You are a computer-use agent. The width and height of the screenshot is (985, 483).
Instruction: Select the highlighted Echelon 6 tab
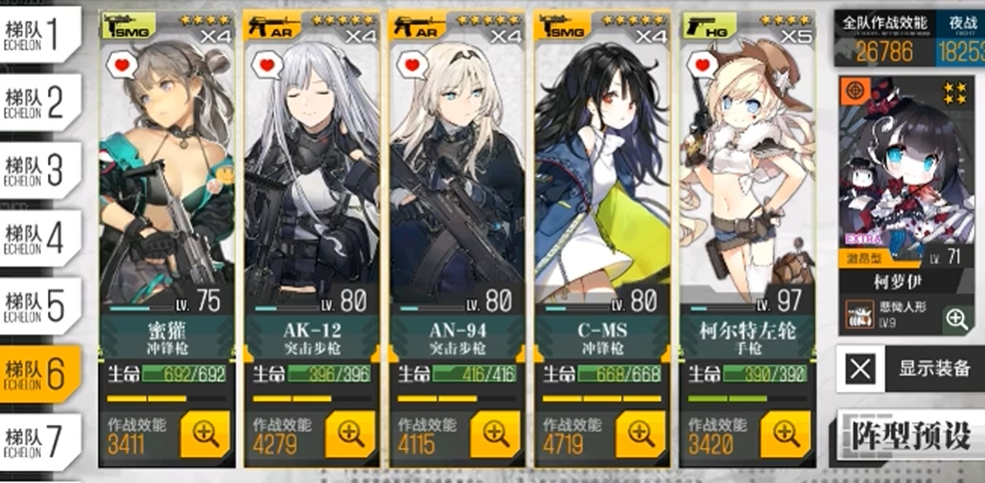pos(40,372)
